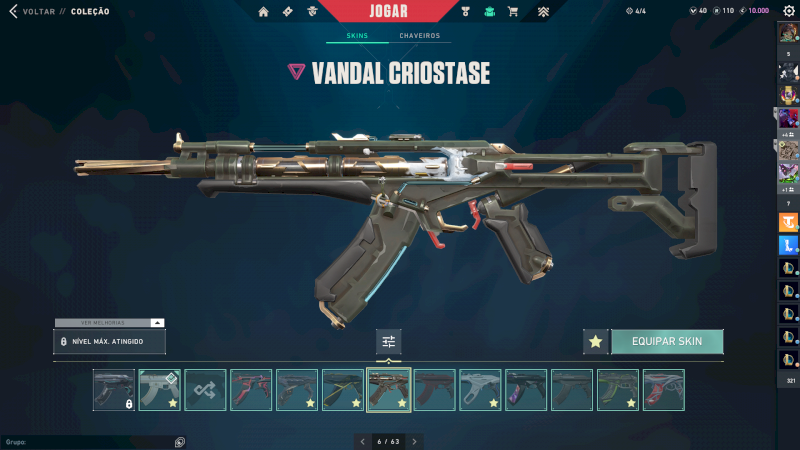800x450 pixels.
Task: Choose the locked default Vandal thumbnail
Action: 113,390
